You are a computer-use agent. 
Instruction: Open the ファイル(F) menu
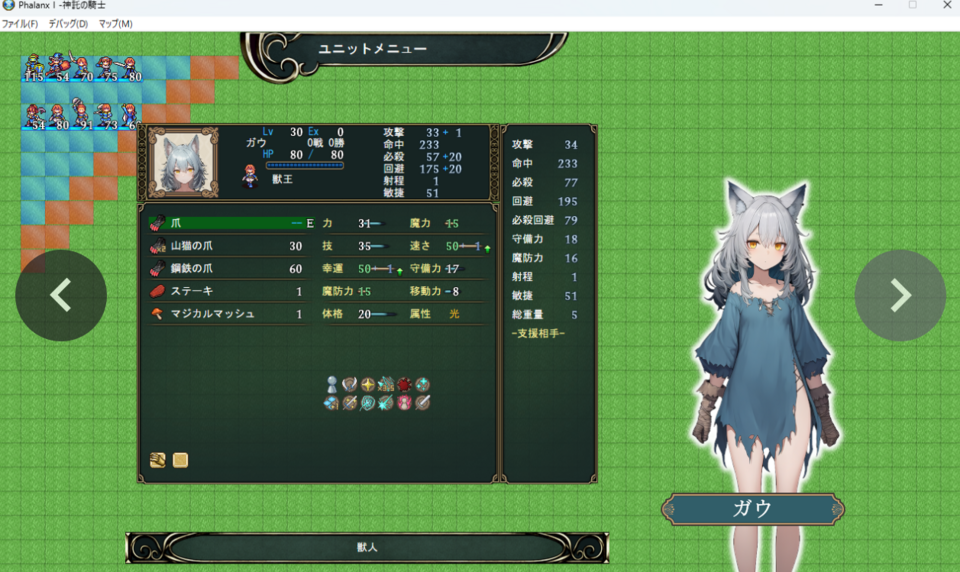[20, 24]
